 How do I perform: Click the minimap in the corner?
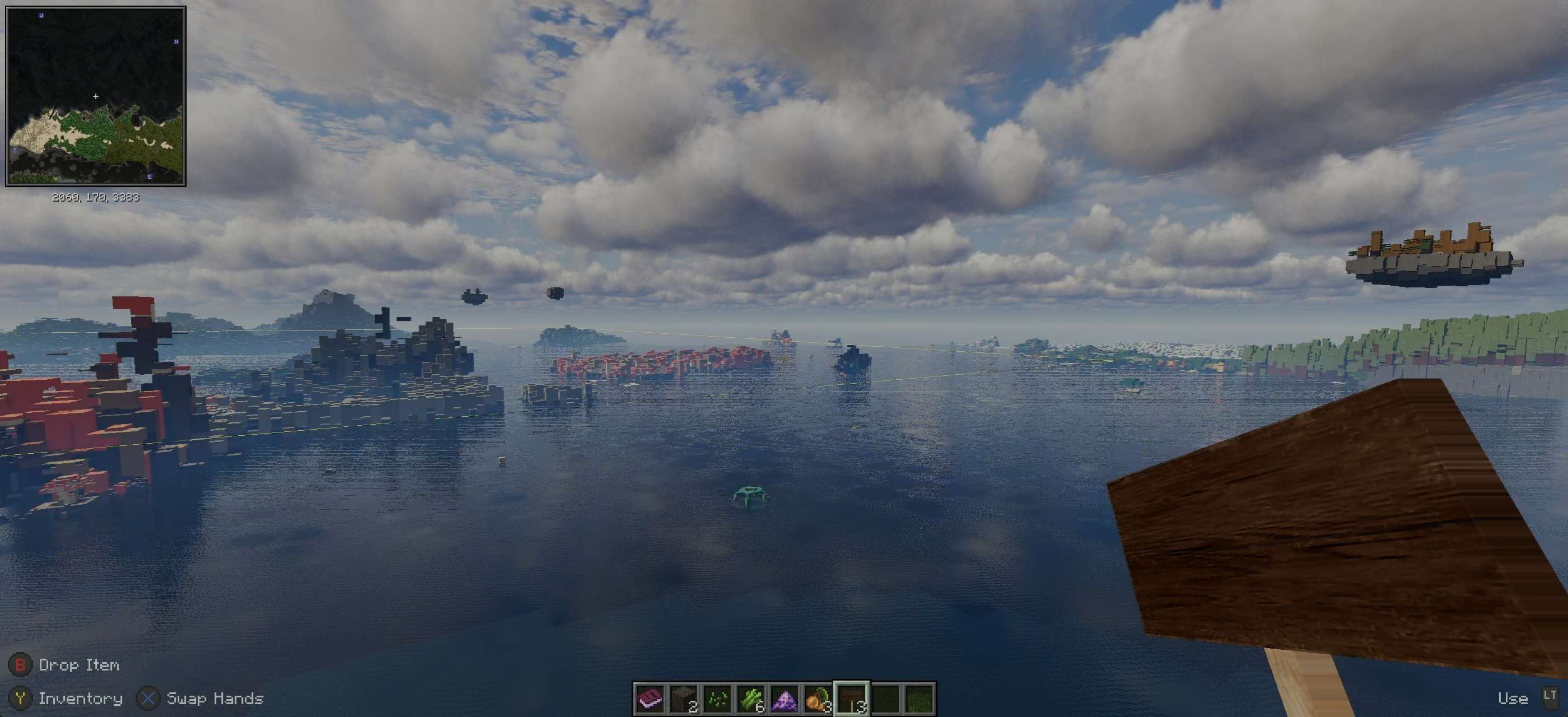96,96
